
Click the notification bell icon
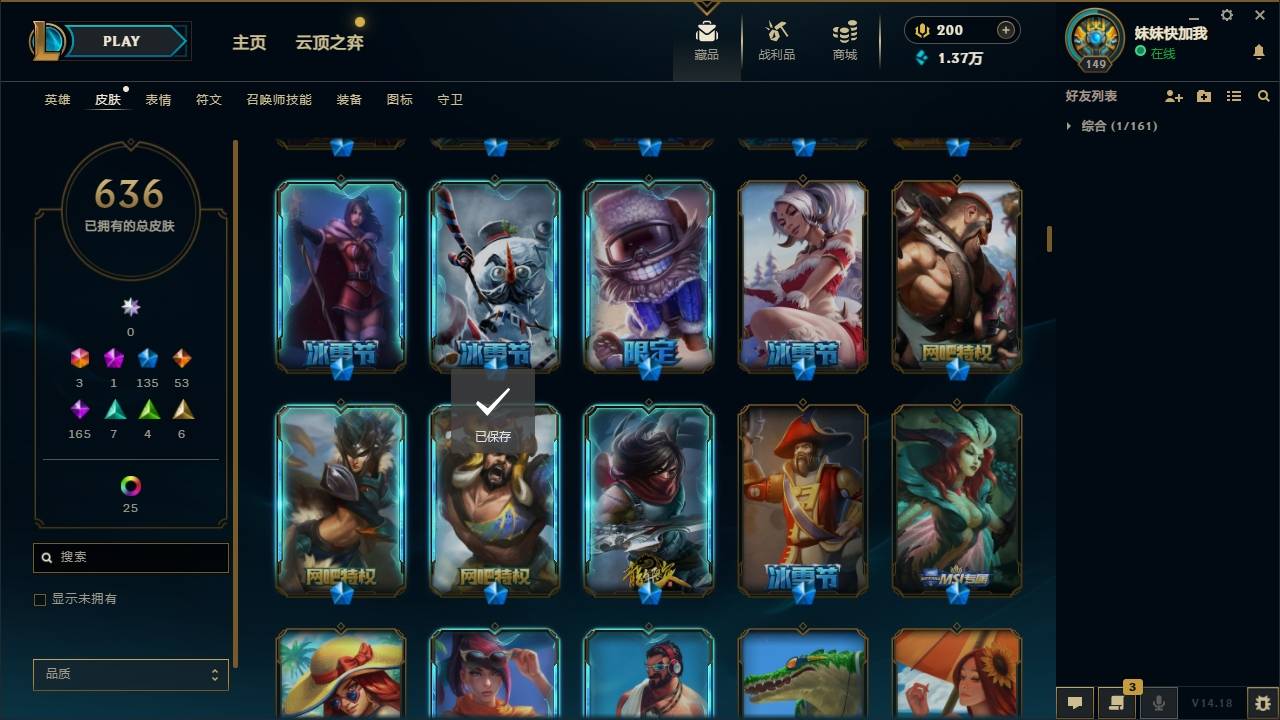tap(1258, 50)
